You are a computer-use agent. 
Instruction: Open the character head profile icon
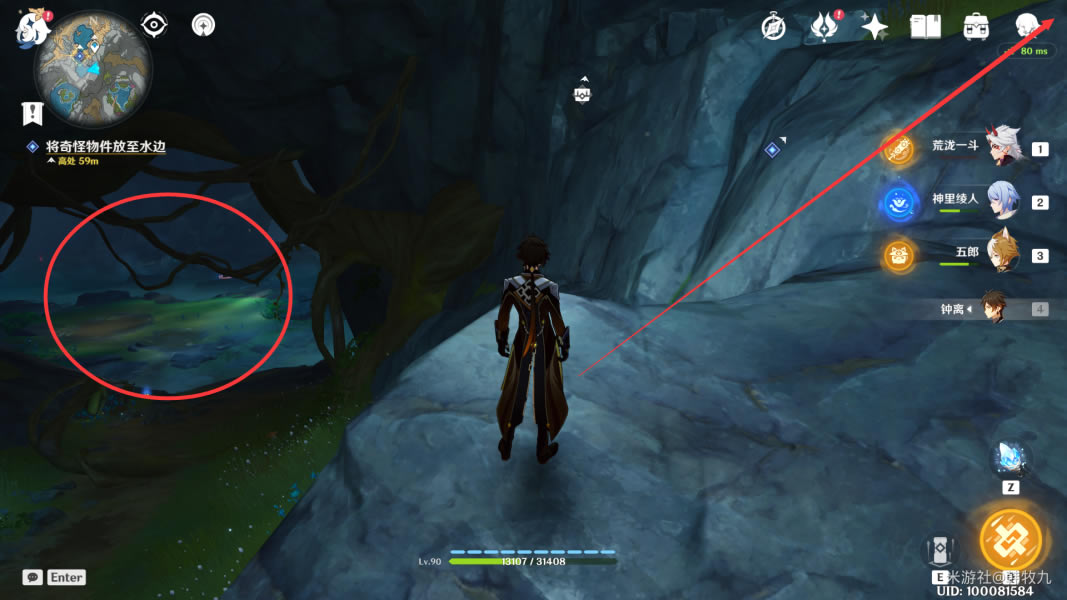click(x=1027, y=27)
